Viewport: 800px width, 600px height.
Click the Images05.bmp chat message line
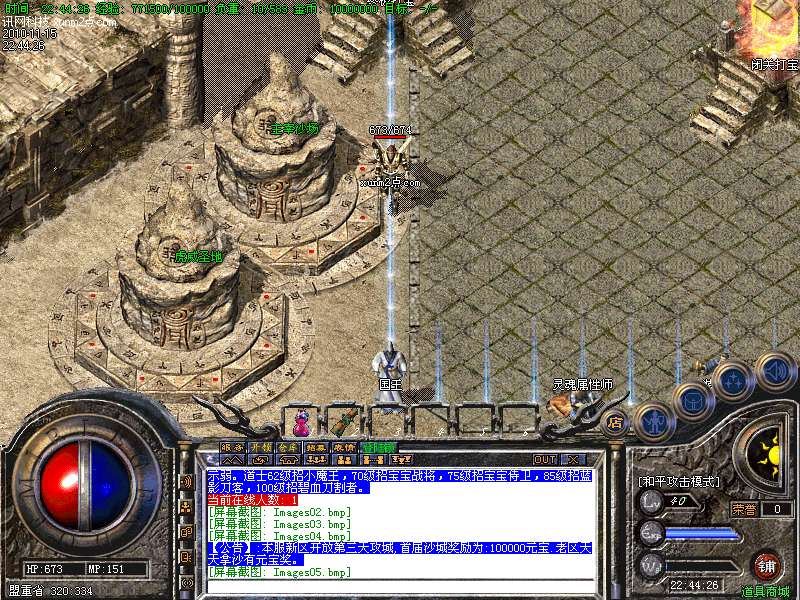(279, 572)
